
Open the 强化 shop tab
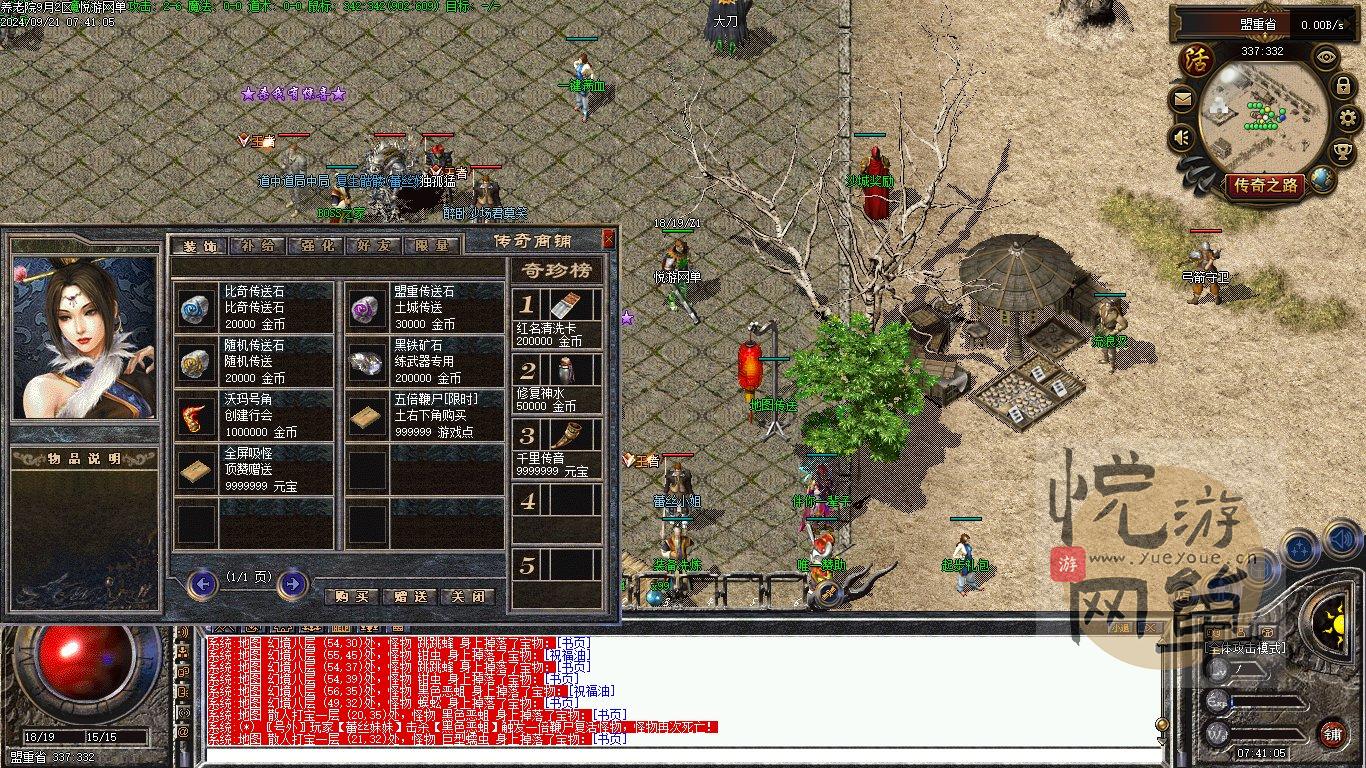[316, 245]
